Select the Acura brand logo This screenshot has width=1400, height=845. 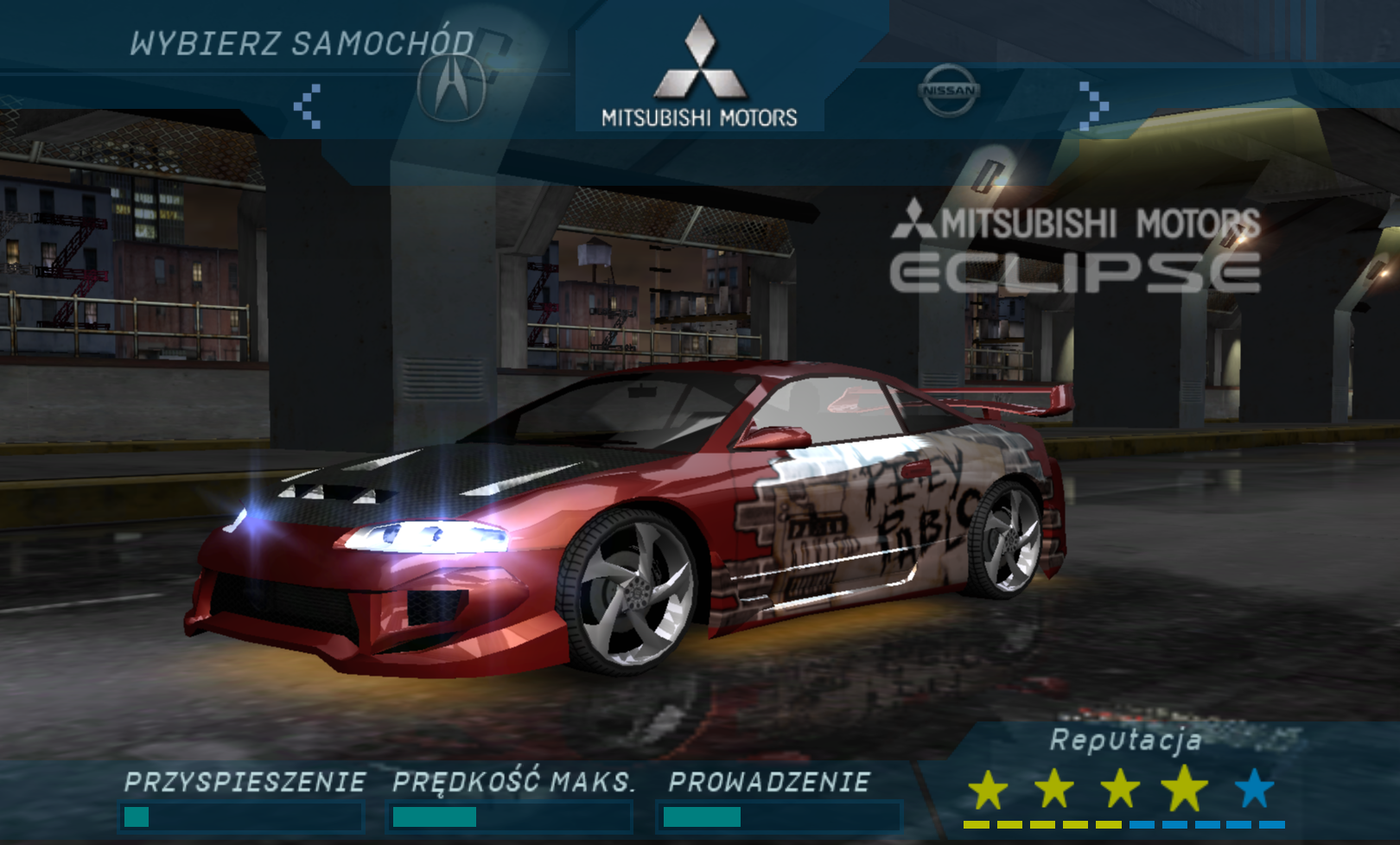point(451,88)
